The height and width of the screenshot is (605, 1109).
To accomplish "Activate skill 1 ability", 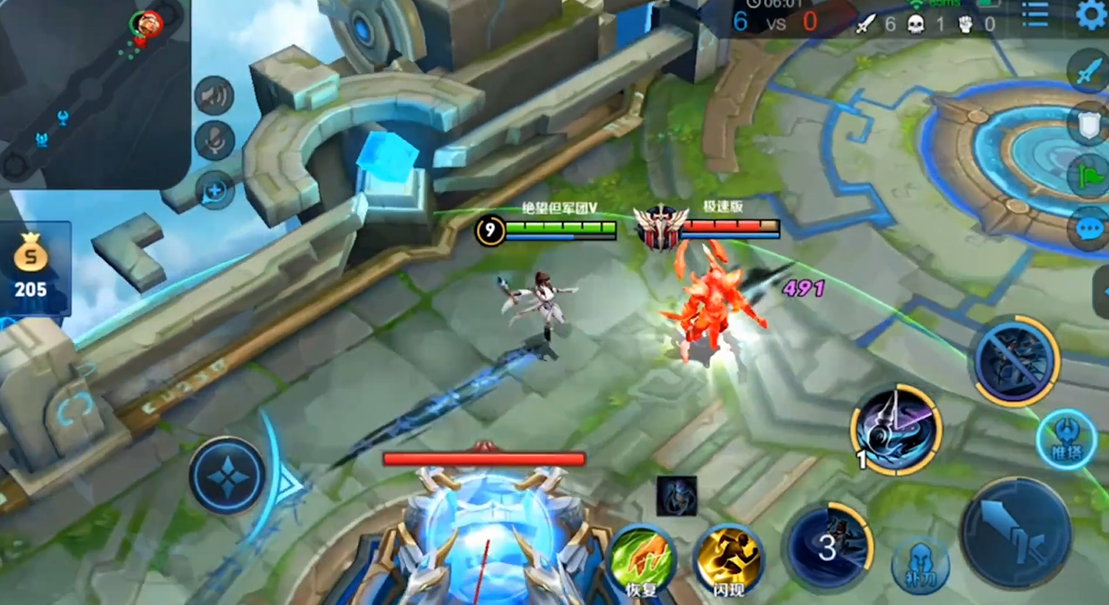I will coord(895,430).
